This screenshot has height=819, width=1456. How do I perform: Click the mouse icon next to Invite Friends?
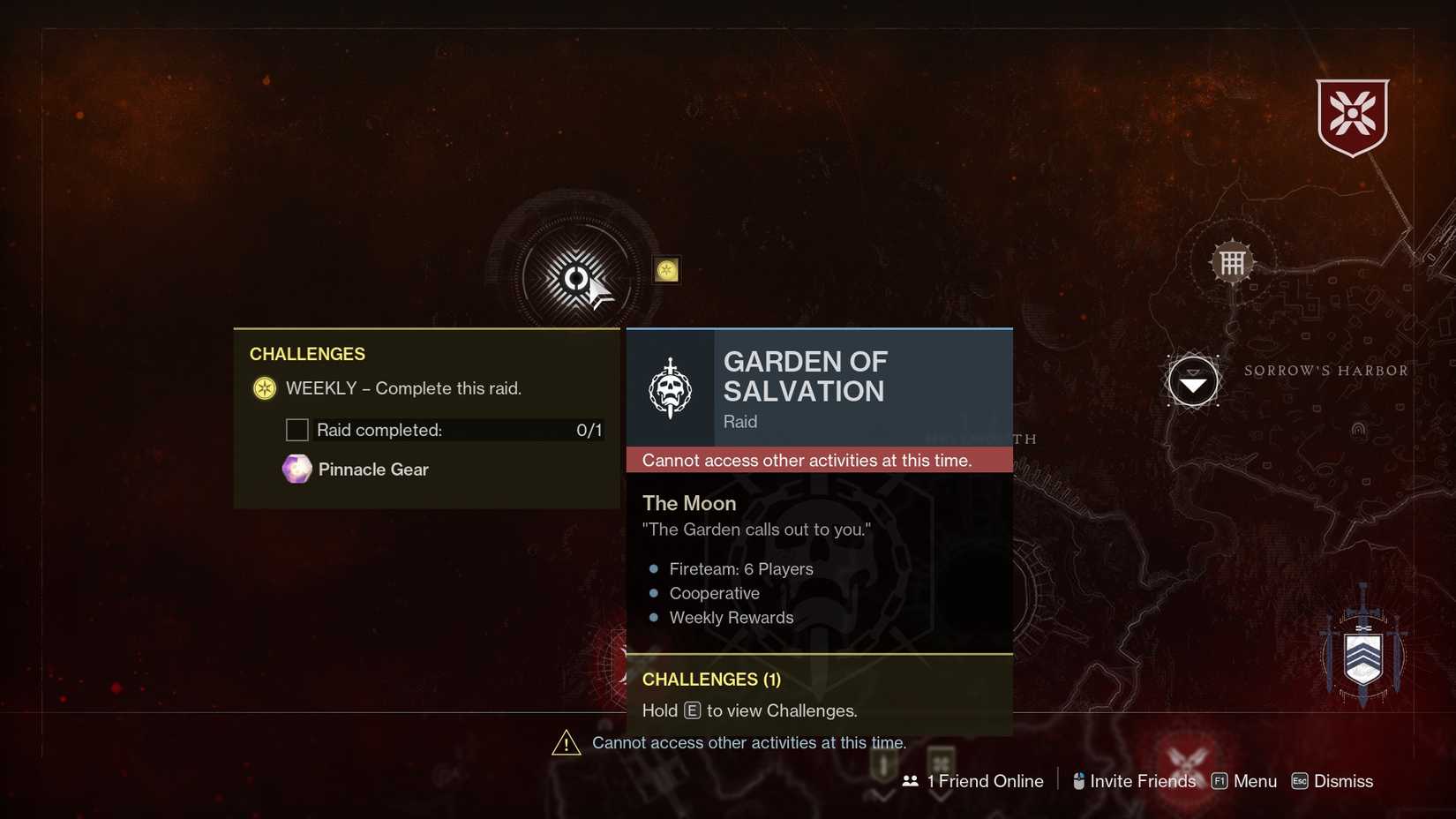[1077, 780]
